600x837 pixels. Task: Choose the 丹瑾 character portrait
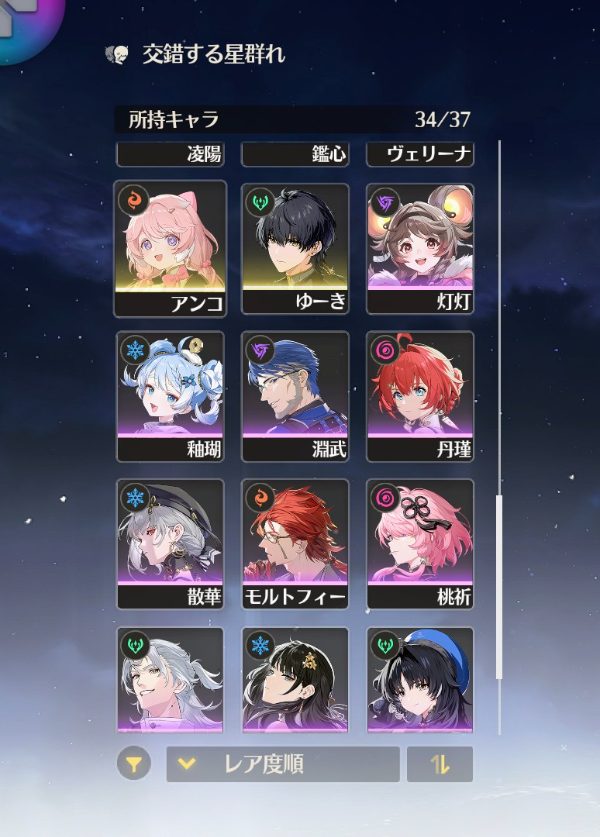point(420,396)
